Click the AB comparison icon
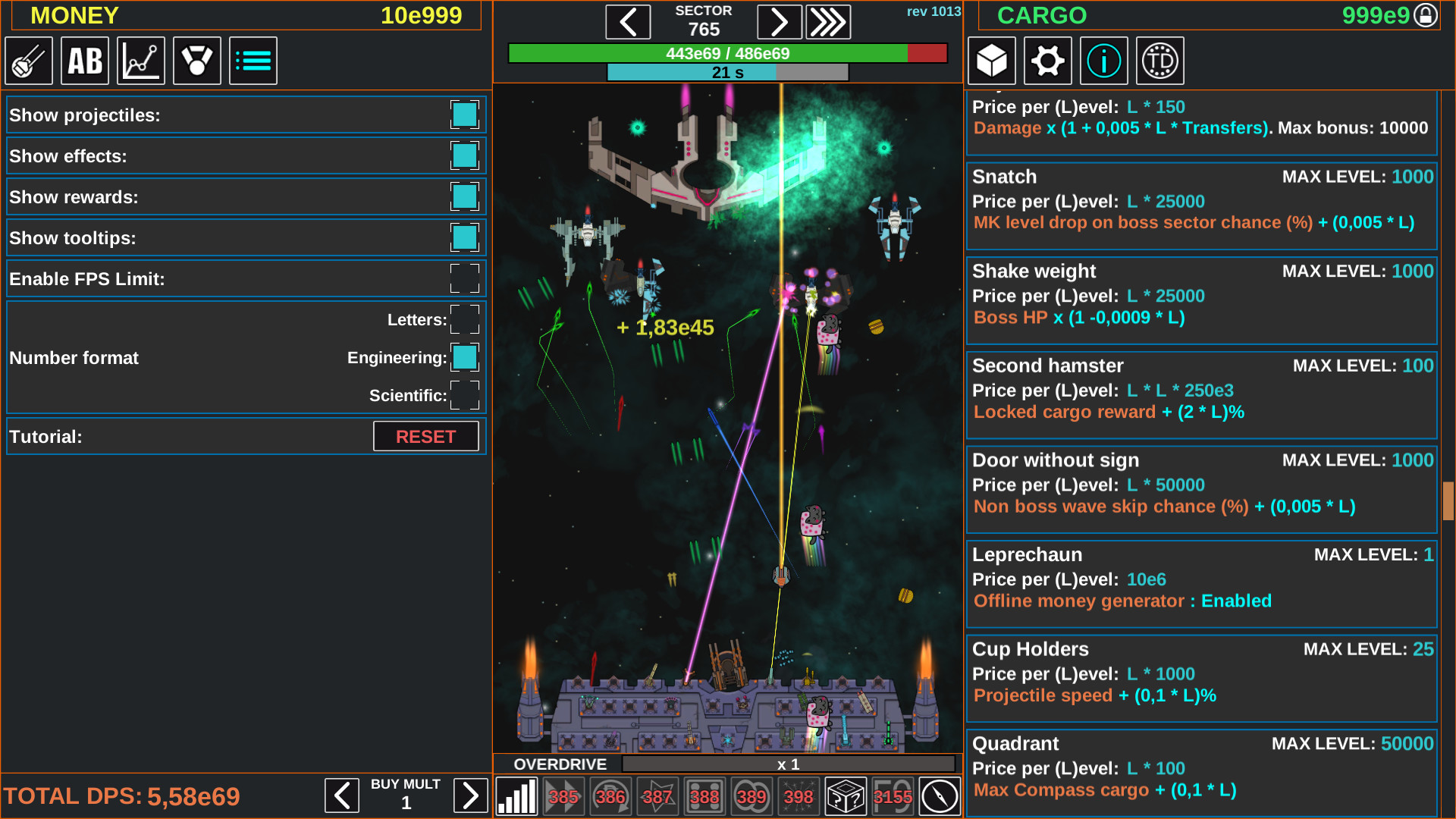Viewport: 1456px width, 819px height. click(84, 61)
